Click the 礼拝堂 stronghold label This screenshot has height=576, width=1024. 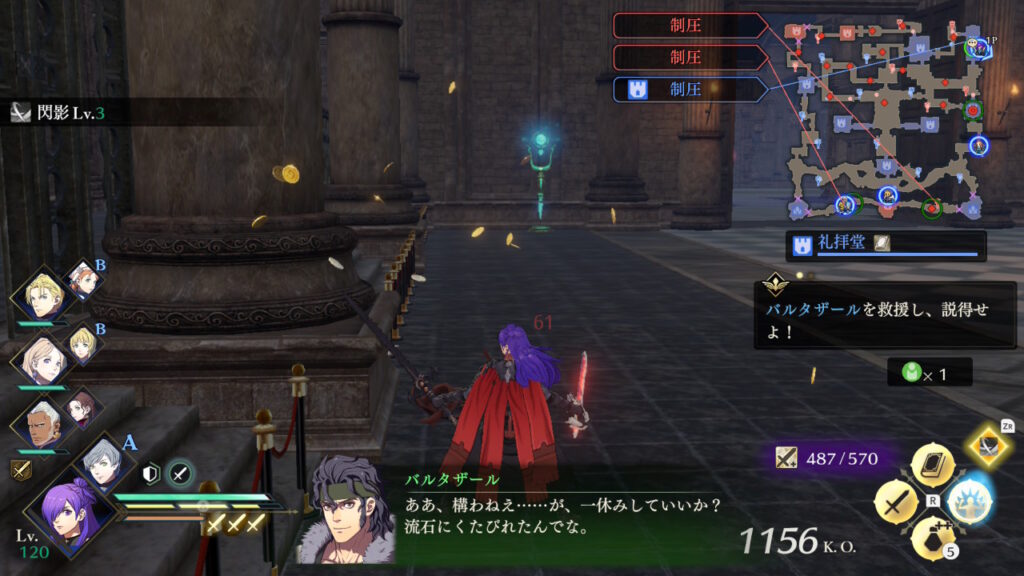point(885,245)
